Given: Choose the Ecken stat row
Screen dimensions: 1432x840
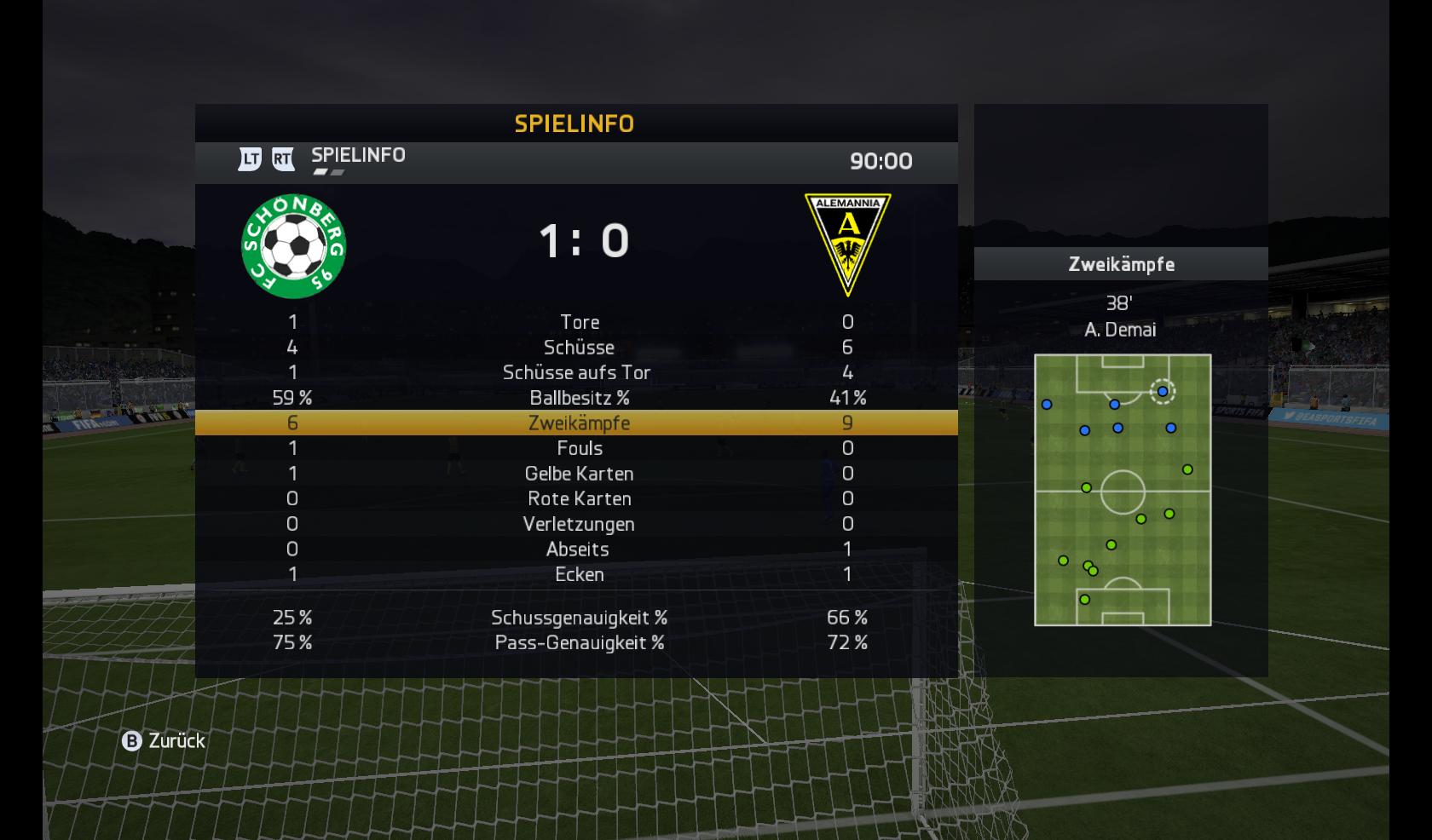Looking at the screenshot, I should click(x=579, y=574).
